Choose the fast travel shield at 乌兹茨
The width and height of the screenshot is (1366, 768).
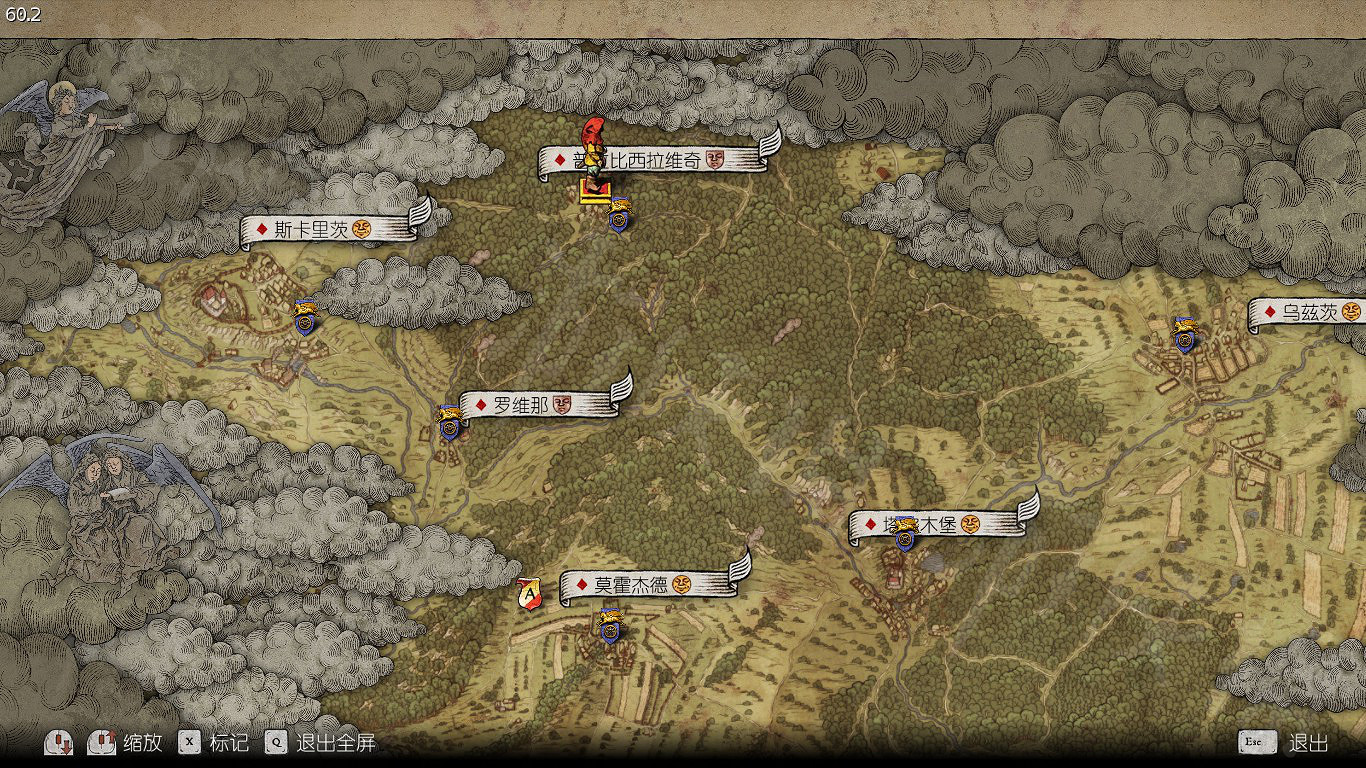coord(1185,335)
